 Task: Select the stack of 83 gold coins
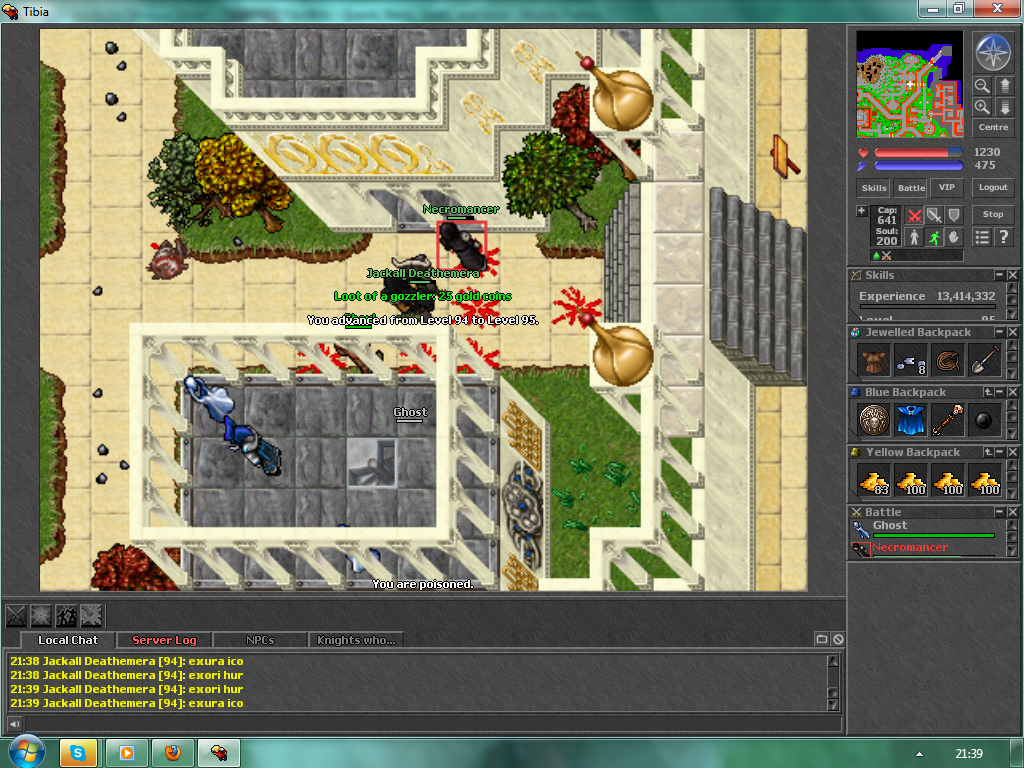pyautogui.click(x=874, y=480)
